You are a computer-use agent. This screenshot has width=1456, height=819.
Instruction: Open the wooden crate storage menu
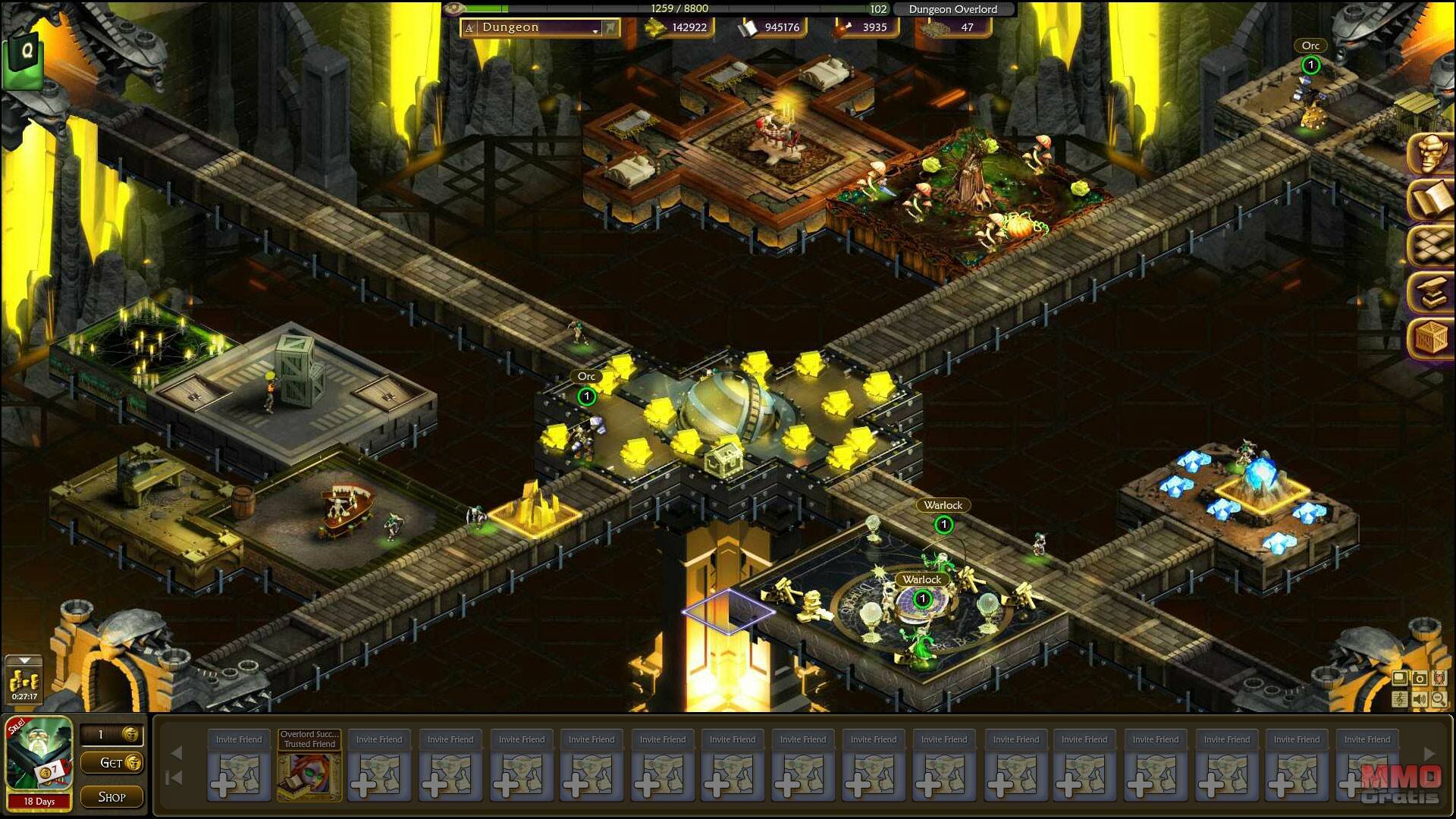(x=1431, y=338)
